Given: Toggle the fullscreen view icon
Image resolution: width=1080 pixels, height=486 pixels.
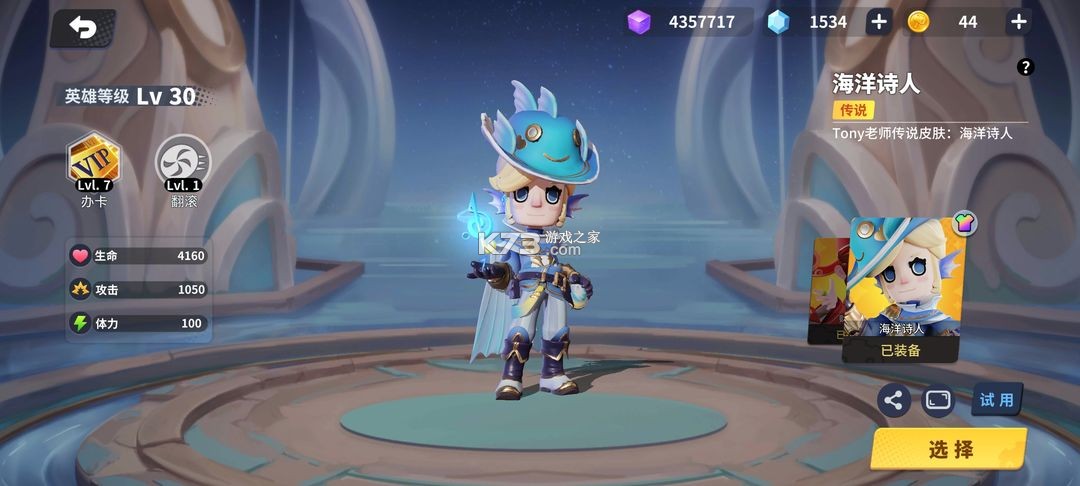Looking at the screenshot, I should [x=938, y=400].
